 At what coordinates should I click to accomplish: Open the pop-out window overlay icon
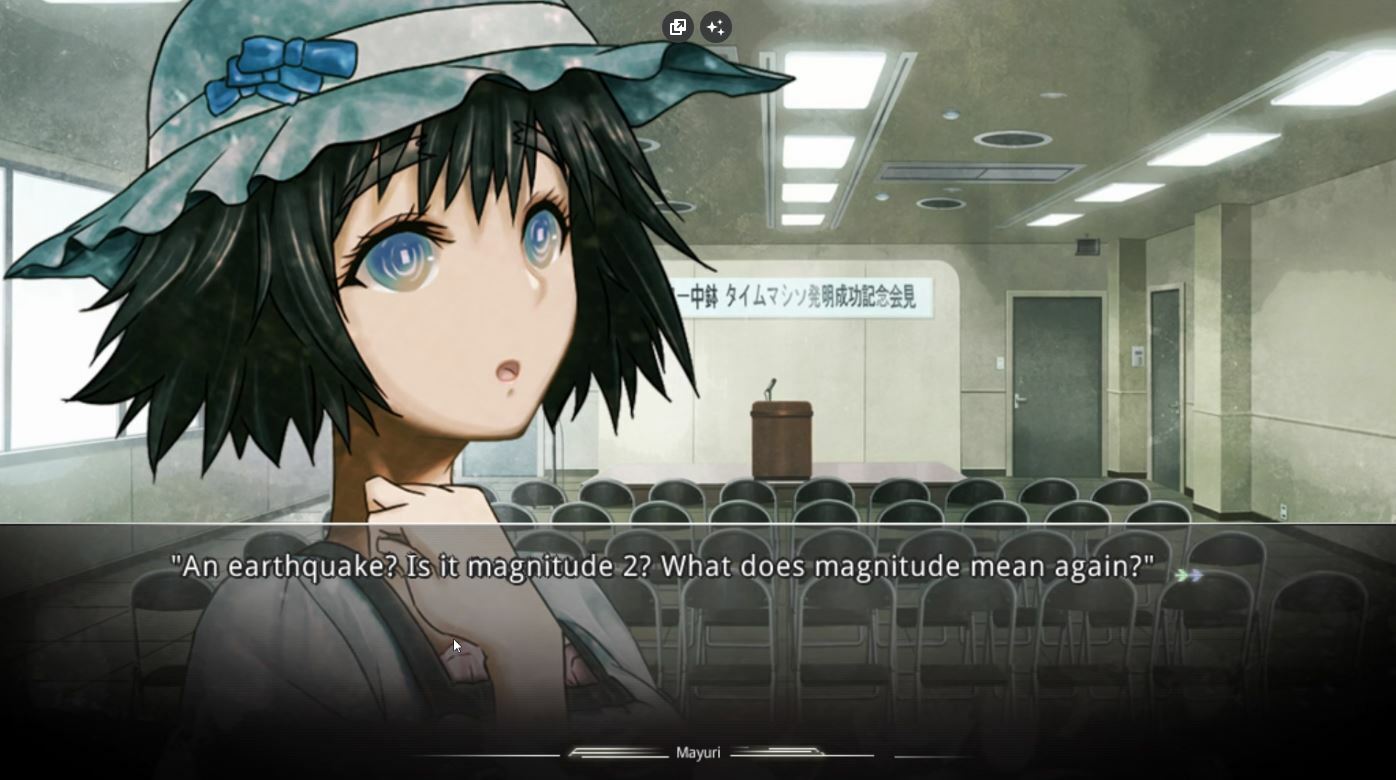(678, 27)
